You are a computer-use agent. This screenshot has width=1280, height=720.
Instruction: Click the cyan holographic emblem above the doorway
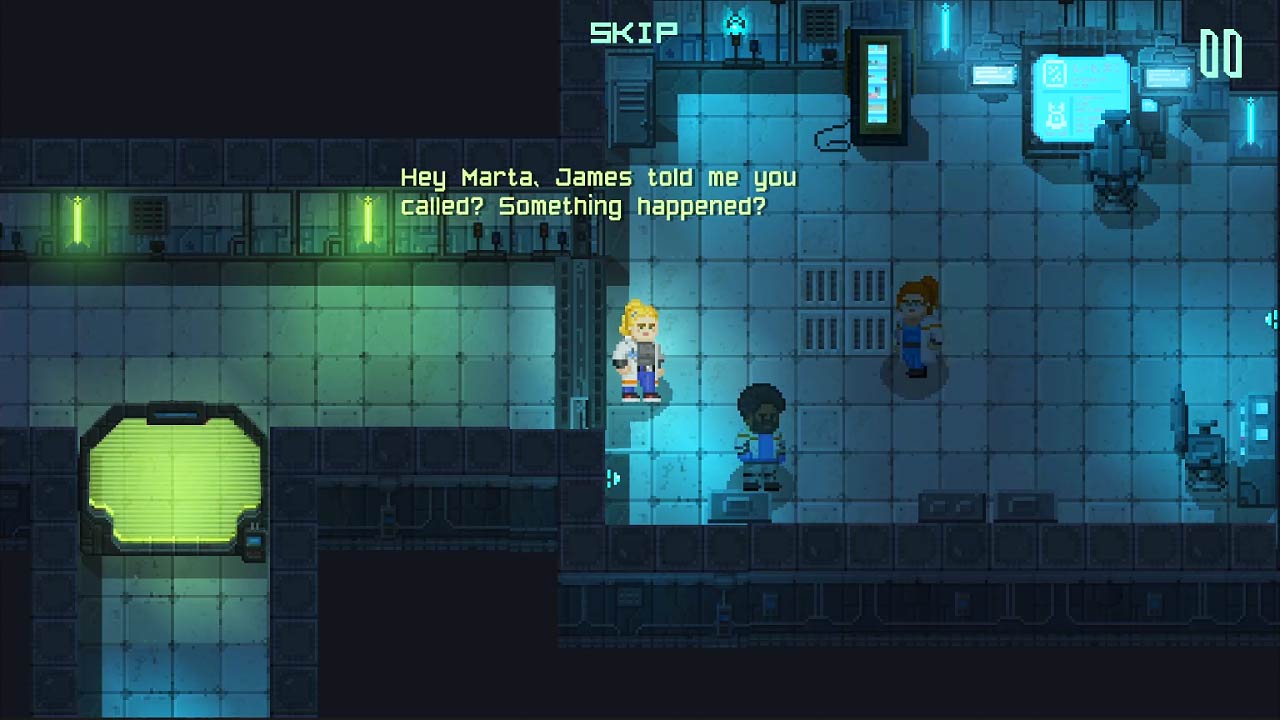pos(733,20)
